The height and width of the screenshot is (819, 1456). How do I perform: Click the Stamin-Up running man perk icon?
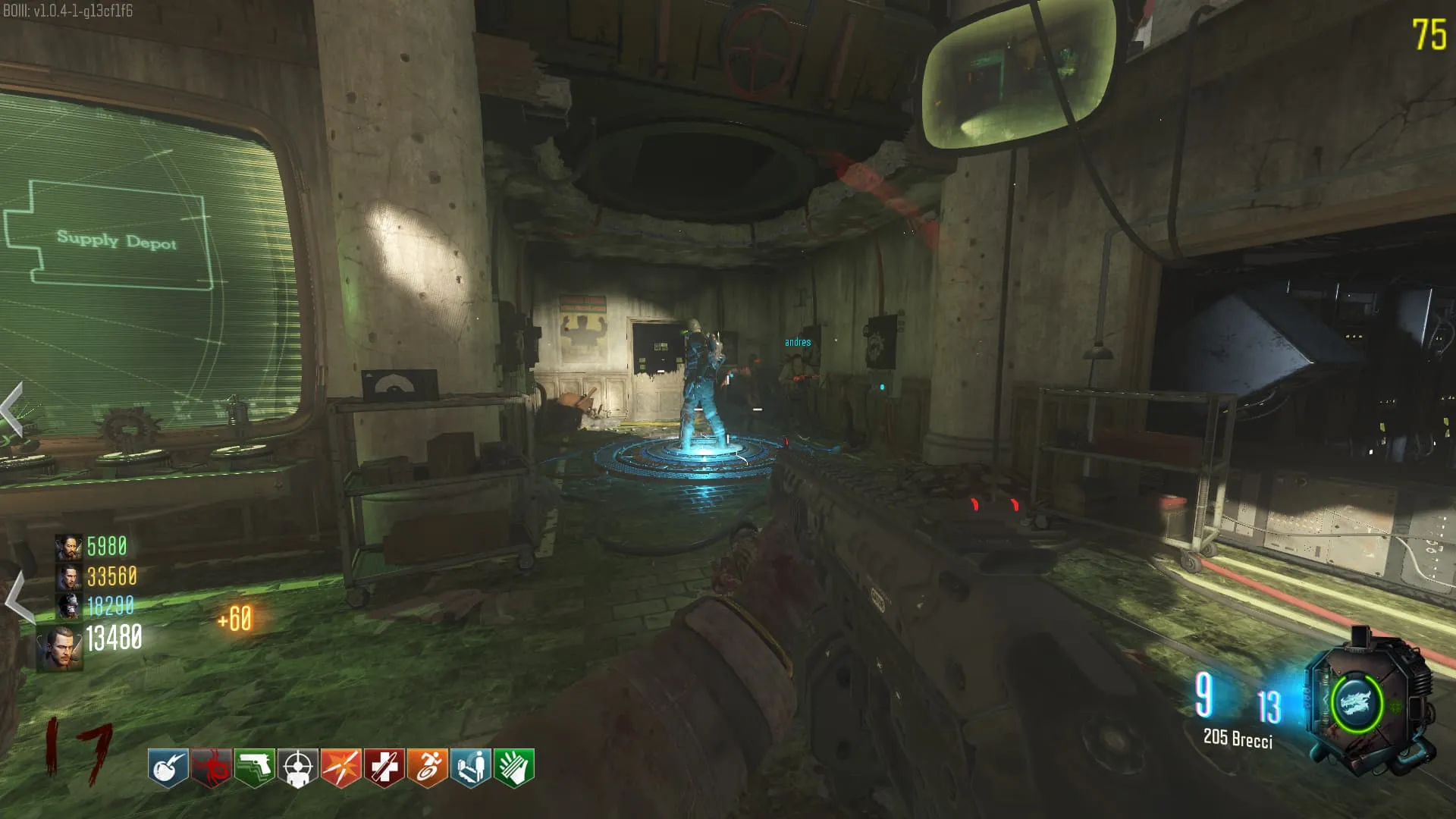coord(427,768)
